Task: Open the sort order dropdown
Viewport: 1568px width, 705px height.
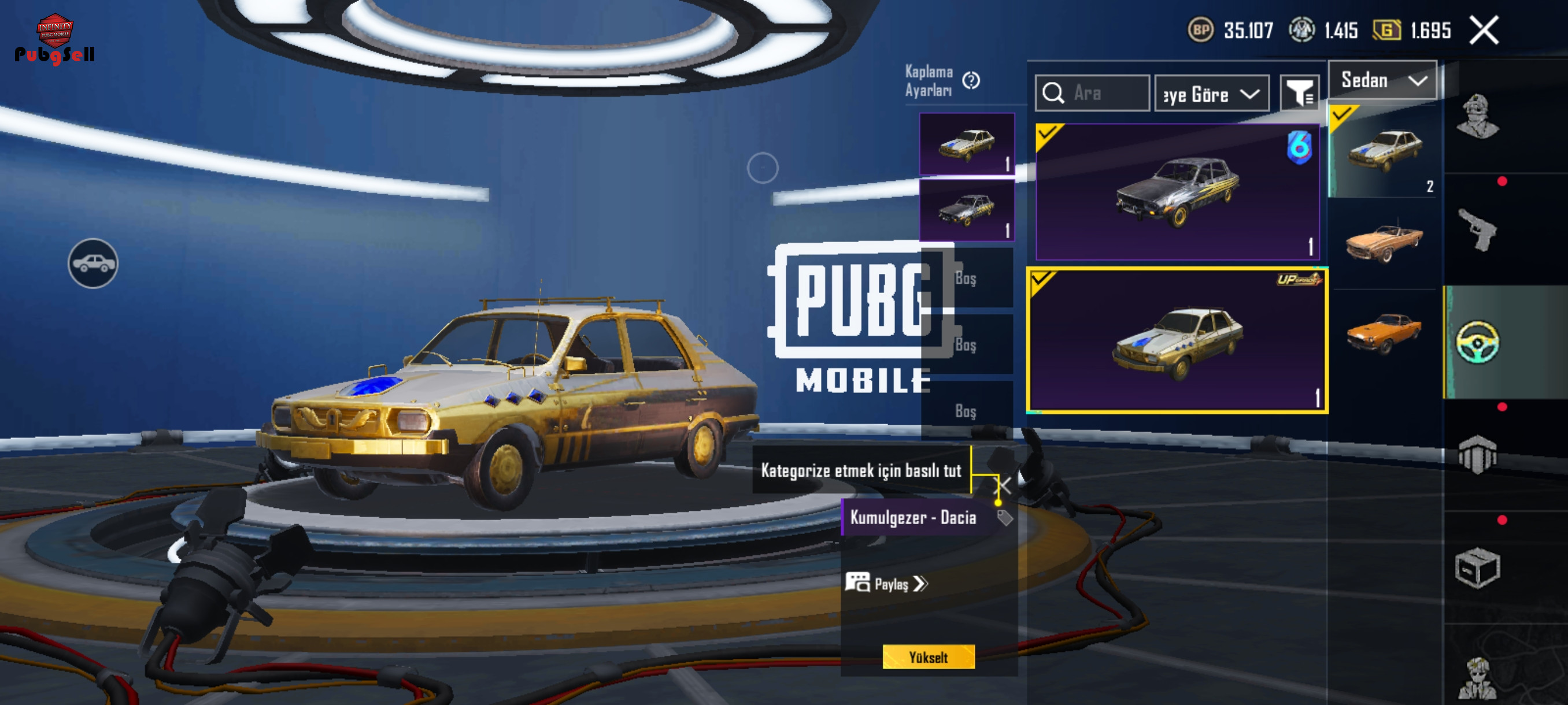Action: 1211,94
